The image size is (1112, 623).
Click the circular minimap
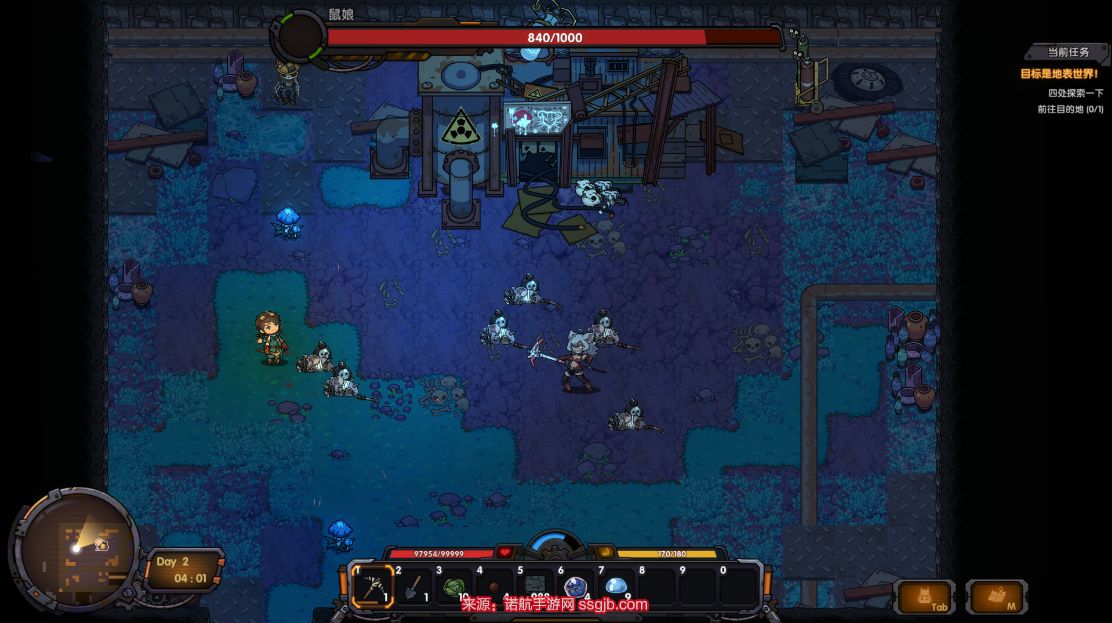75,547
